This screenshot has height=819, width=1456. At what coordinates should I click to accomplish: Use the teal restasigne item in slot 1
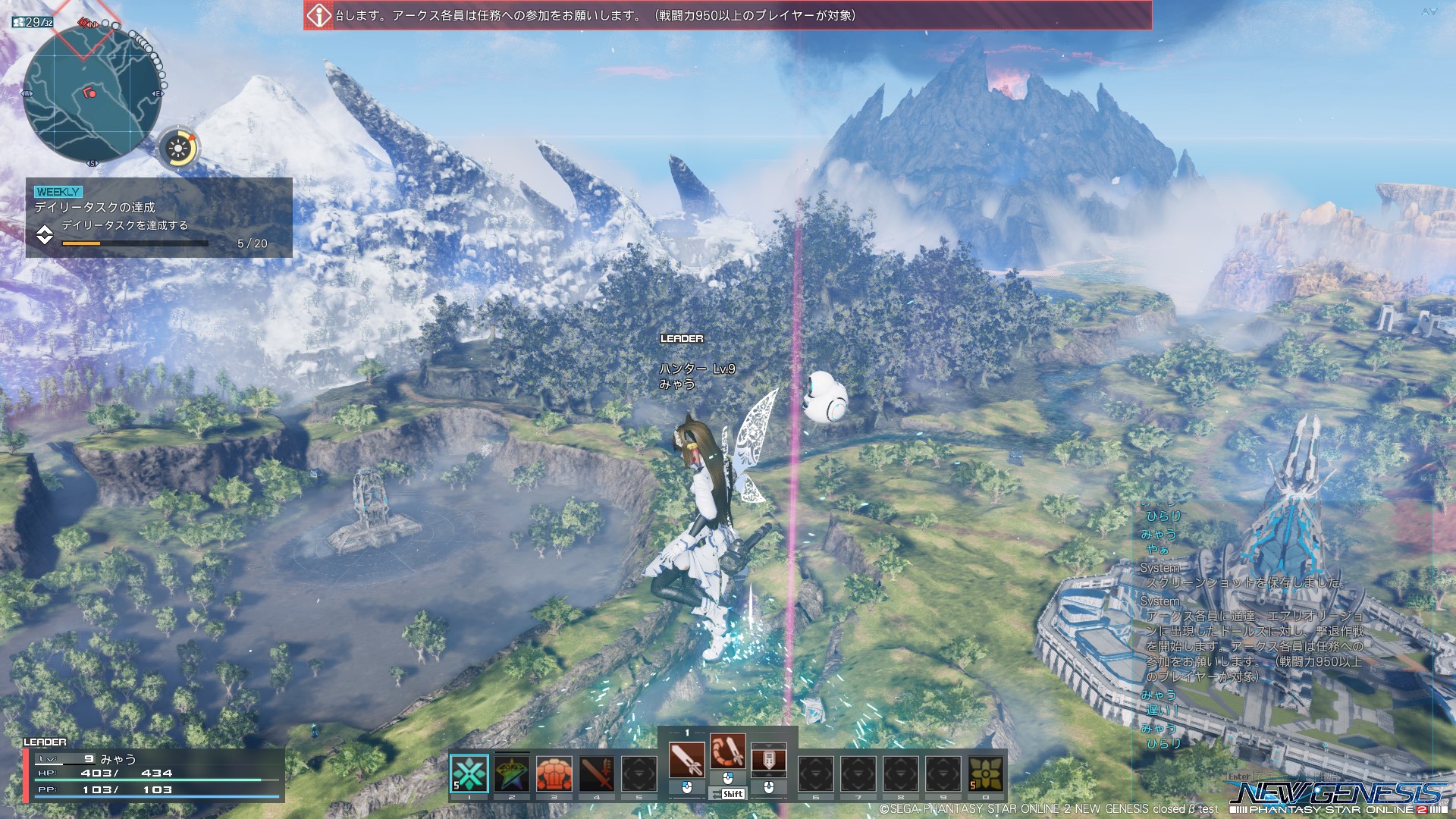coord(469,773)
